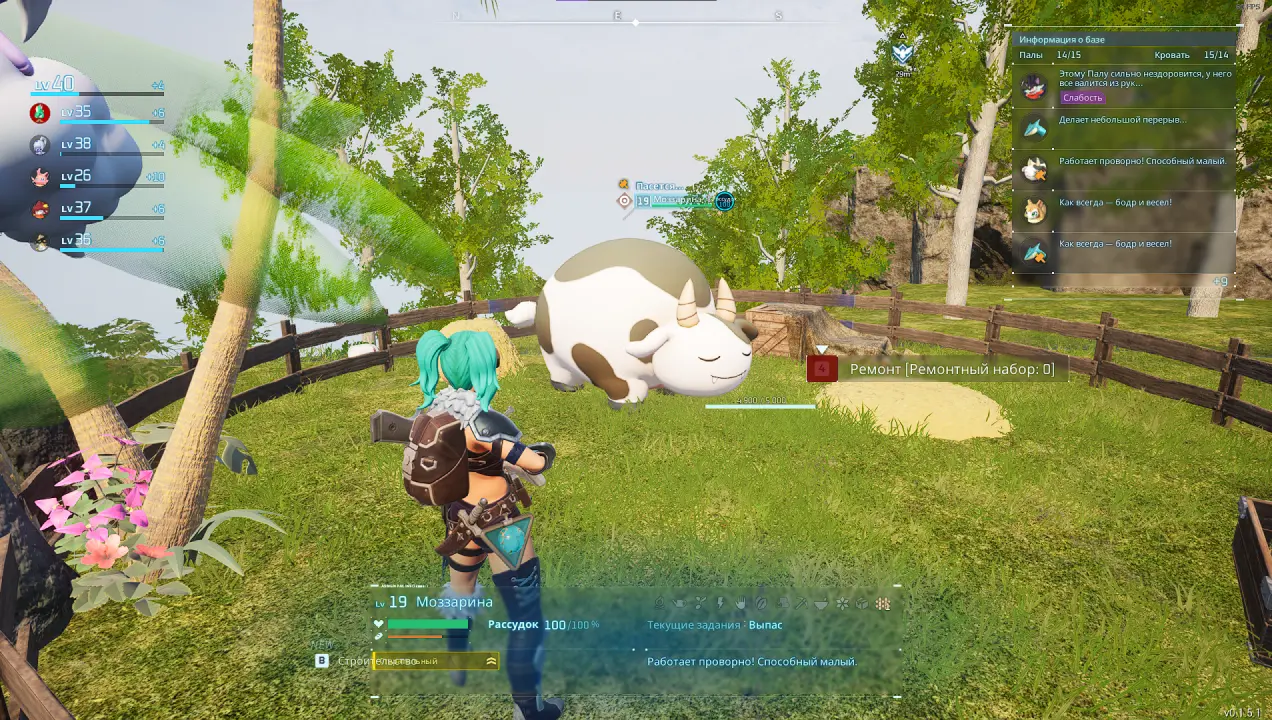Image resolution: width=1272 pixels, height=720 pixels.
Task: Choose the Lv 36 party pal portrait
Action: (40, 241)
